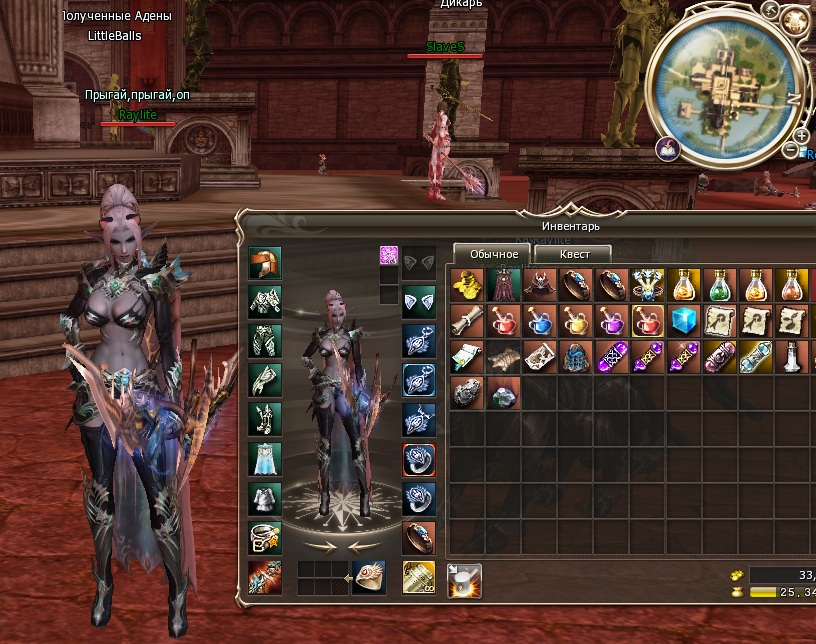Zoom out the minimap with minus button
This screenshot has width=816, height=644.
[791, 151]
